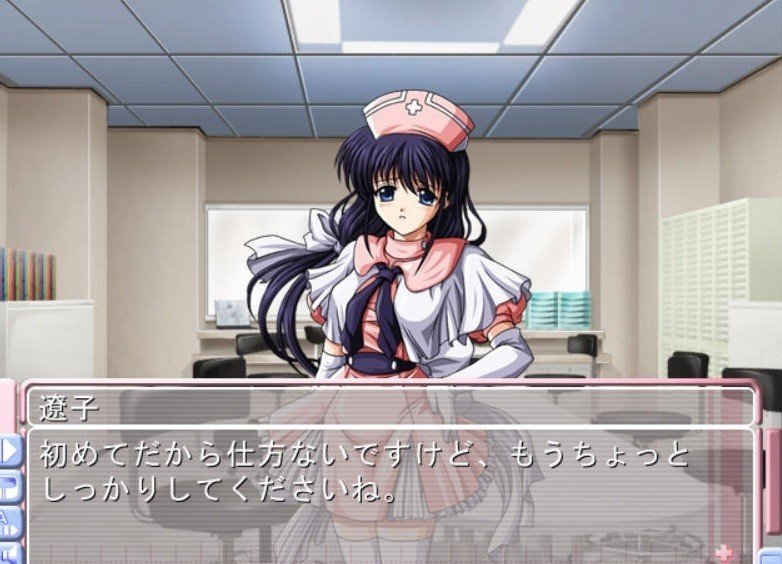
Task: Click the P-shaped button beside the dialogue box
Action: pyautogui.click(x=11, y=487)
